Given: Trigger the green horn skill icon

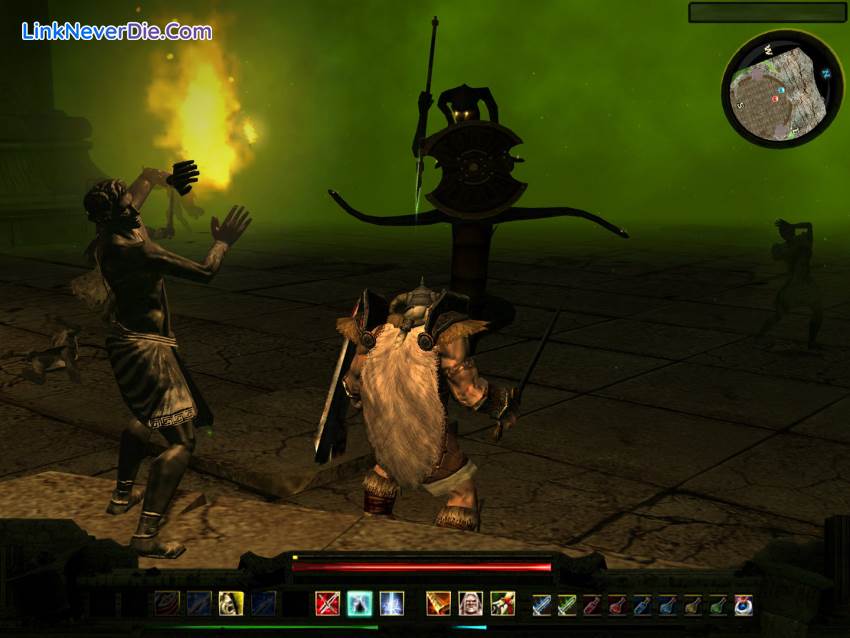Looking at the screenshot, I should click(502, 603).
